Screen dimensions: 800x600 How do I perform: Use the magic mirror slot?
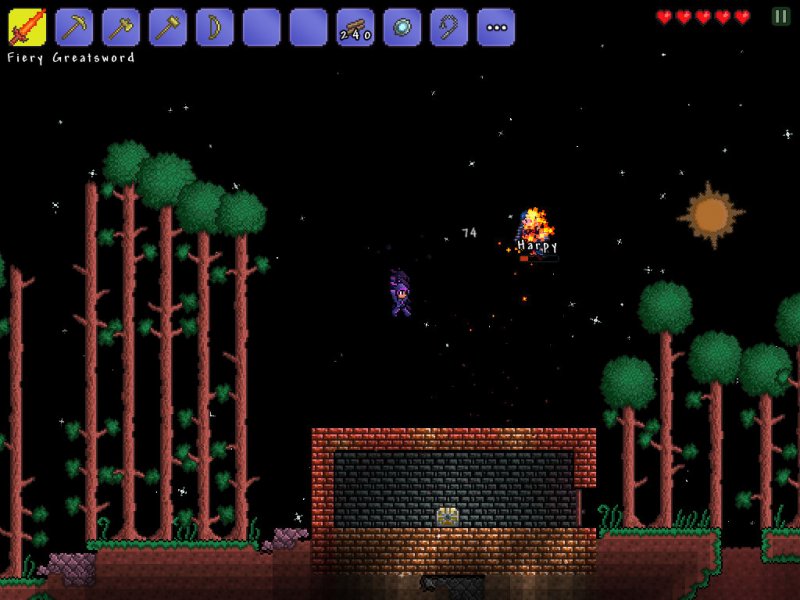click(402, 27)
